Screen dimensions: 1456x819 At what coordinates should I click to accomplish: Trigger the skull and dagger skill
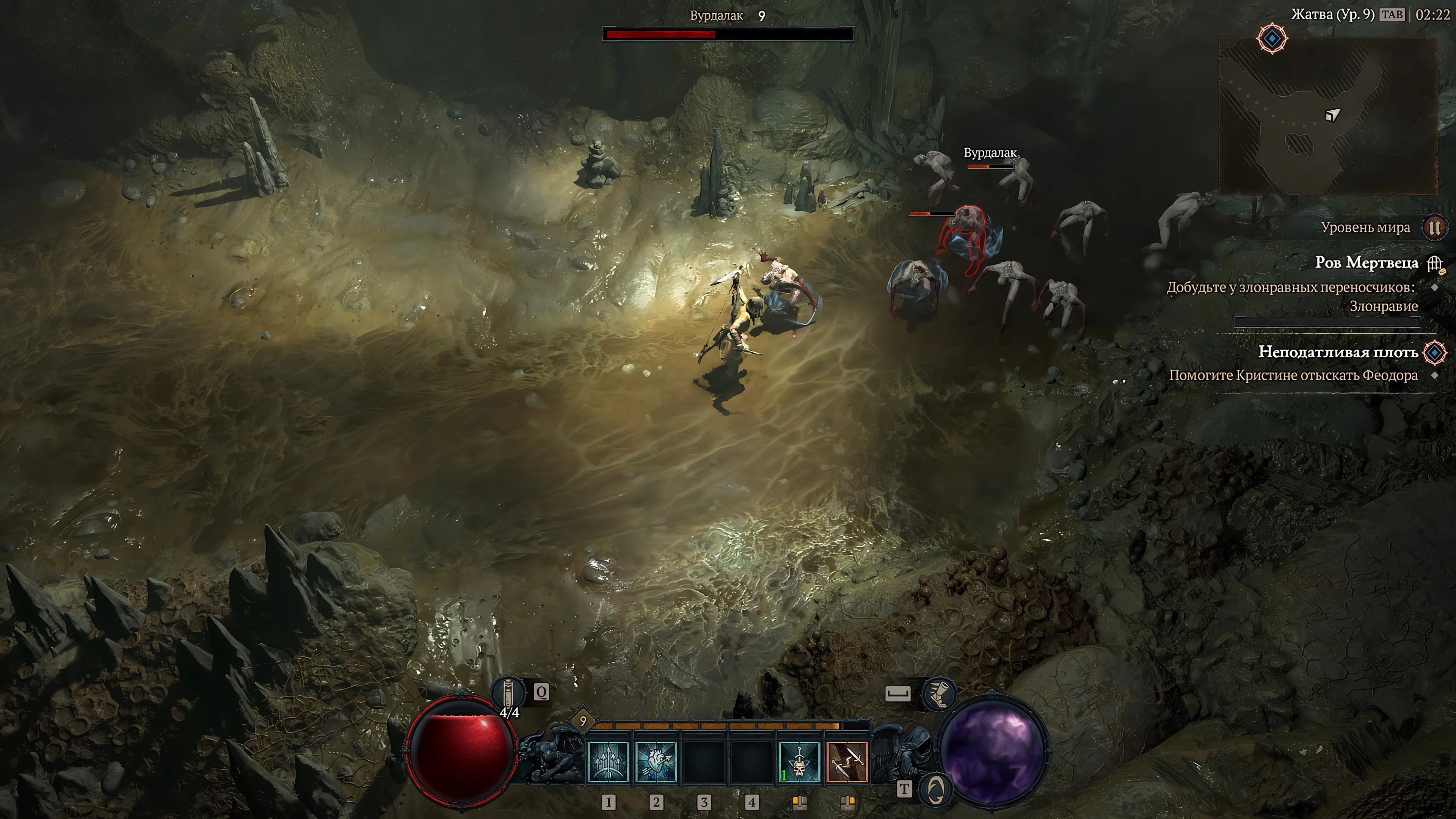pos(799,761)
